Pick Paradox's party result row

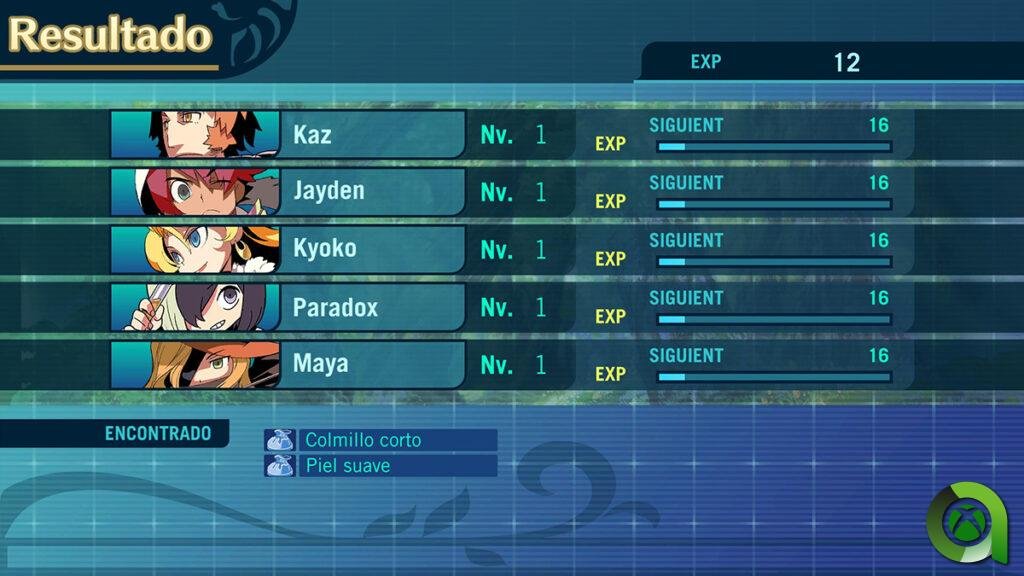380,307
